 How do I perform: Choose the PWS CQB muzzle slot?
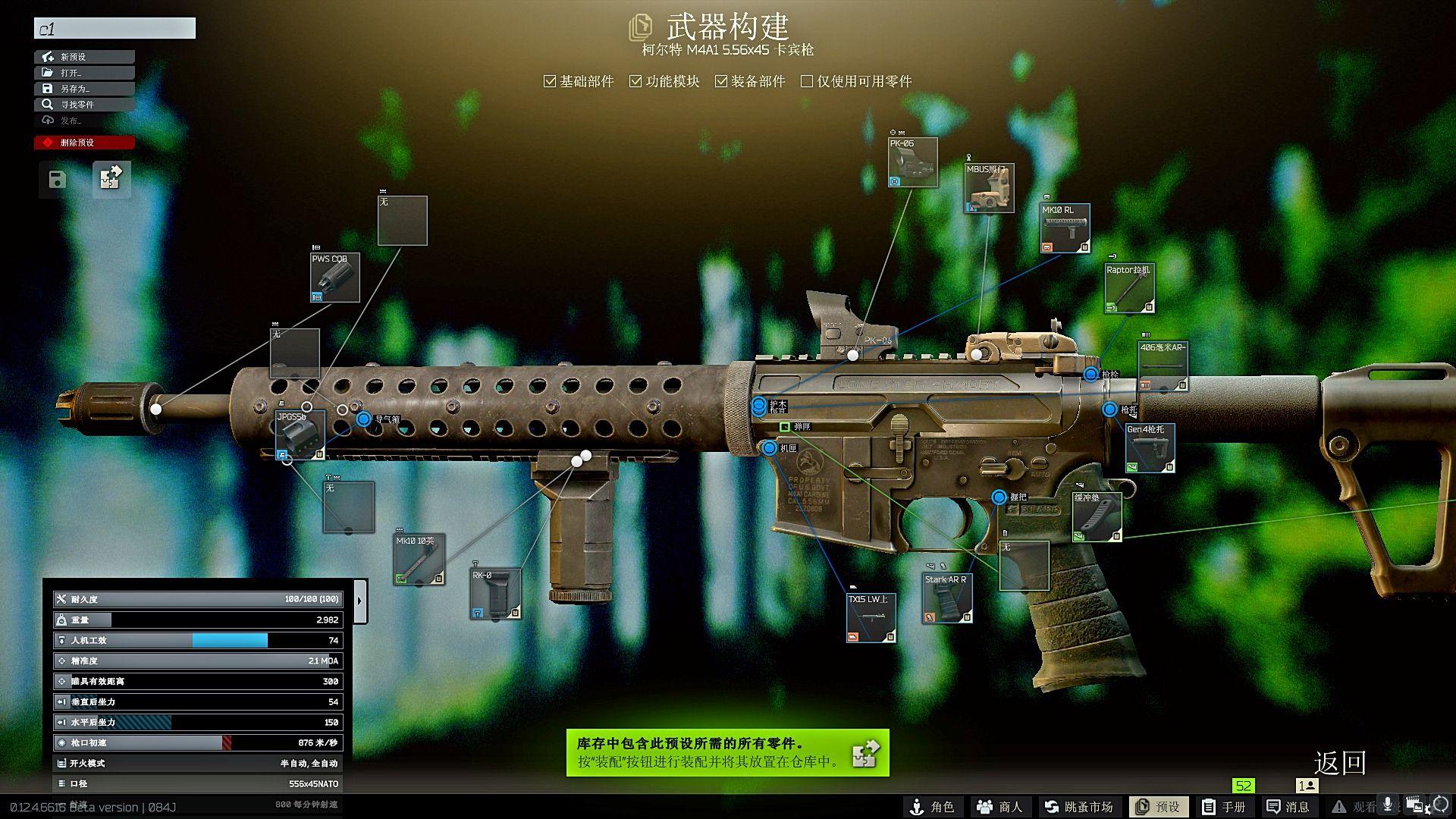pos(334,278)
